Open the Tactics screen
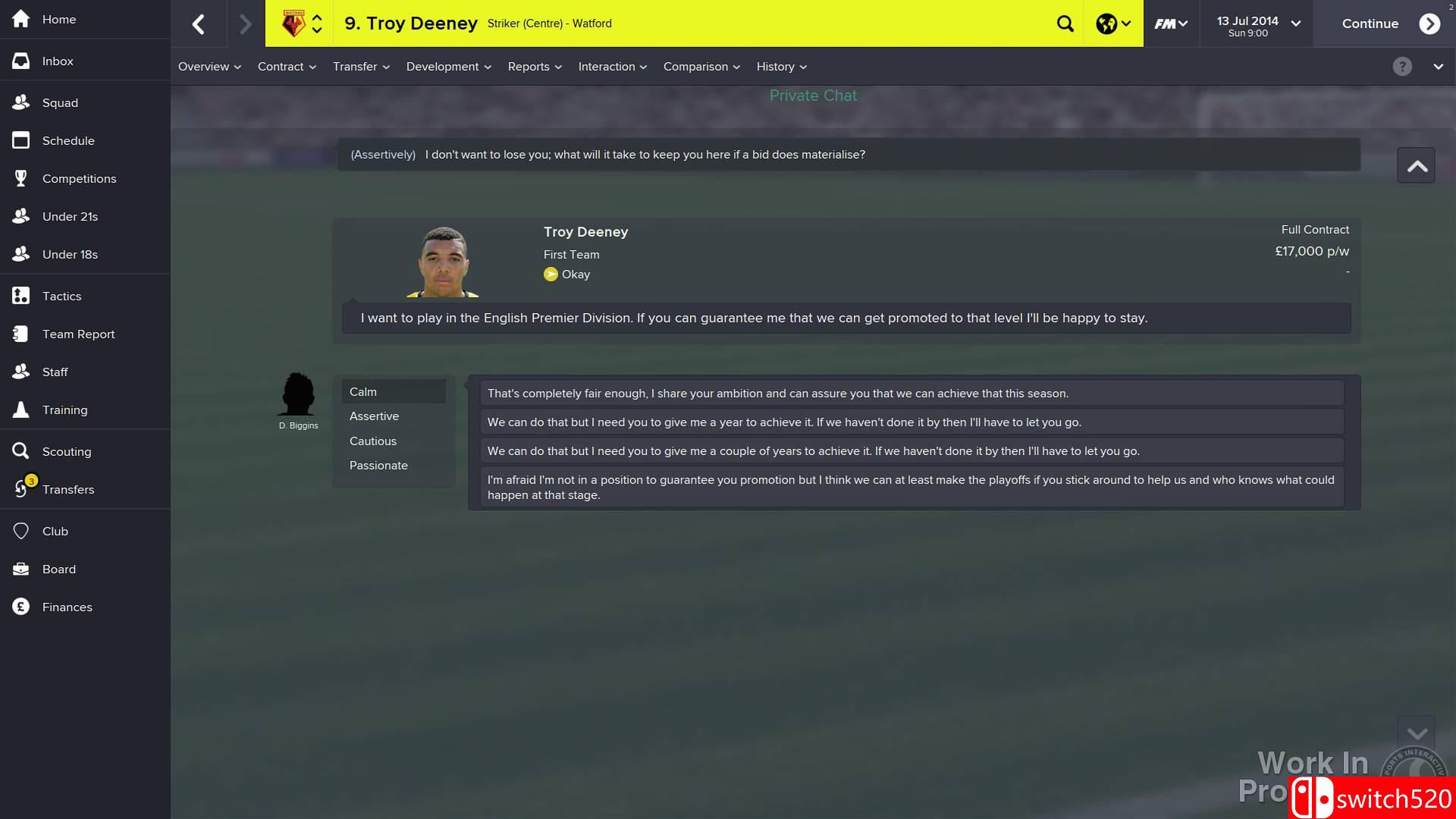Image resolution: width=1456 pixels, height=819 pixels. pyautogui.click(x=61, y=296)
